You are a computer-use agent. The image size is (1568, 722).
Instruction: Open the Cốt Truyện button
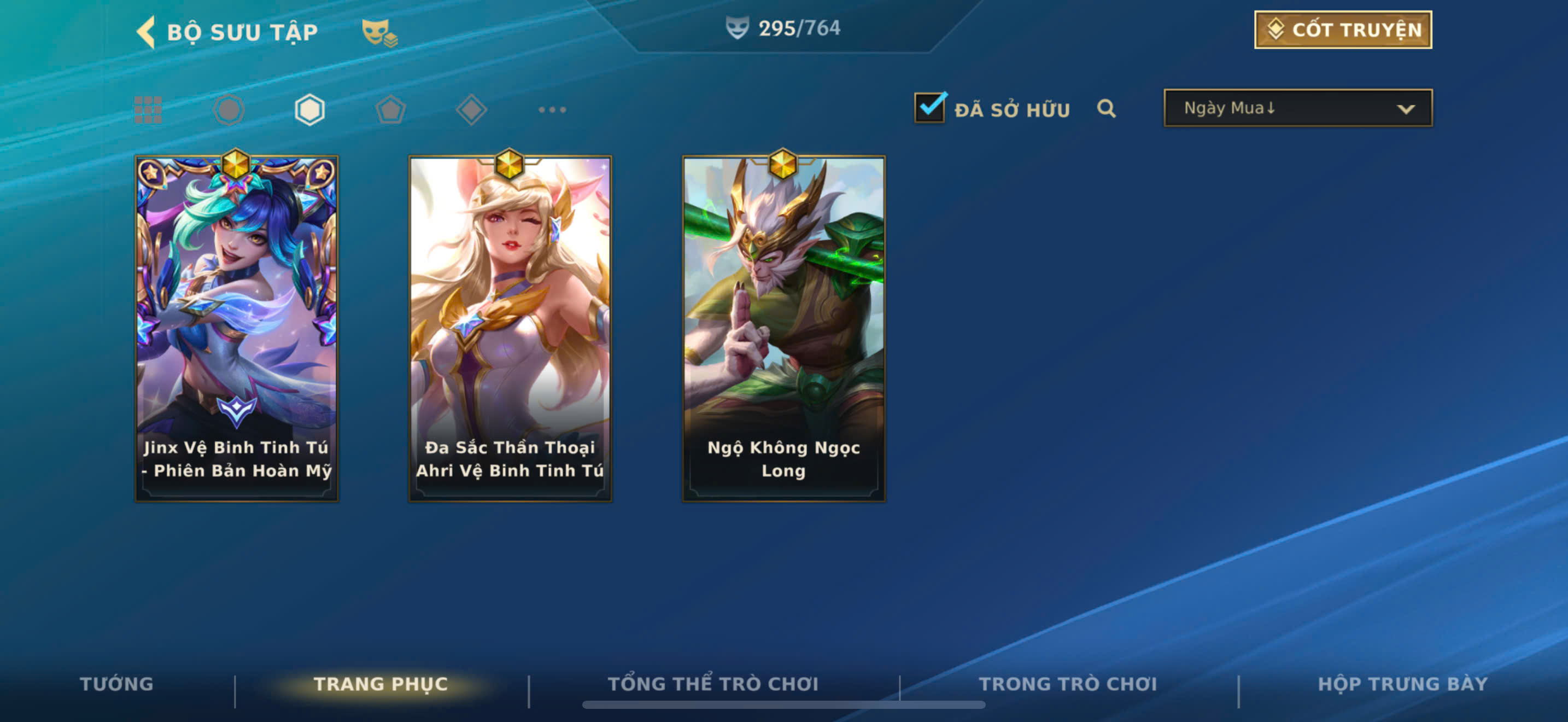1342,30
